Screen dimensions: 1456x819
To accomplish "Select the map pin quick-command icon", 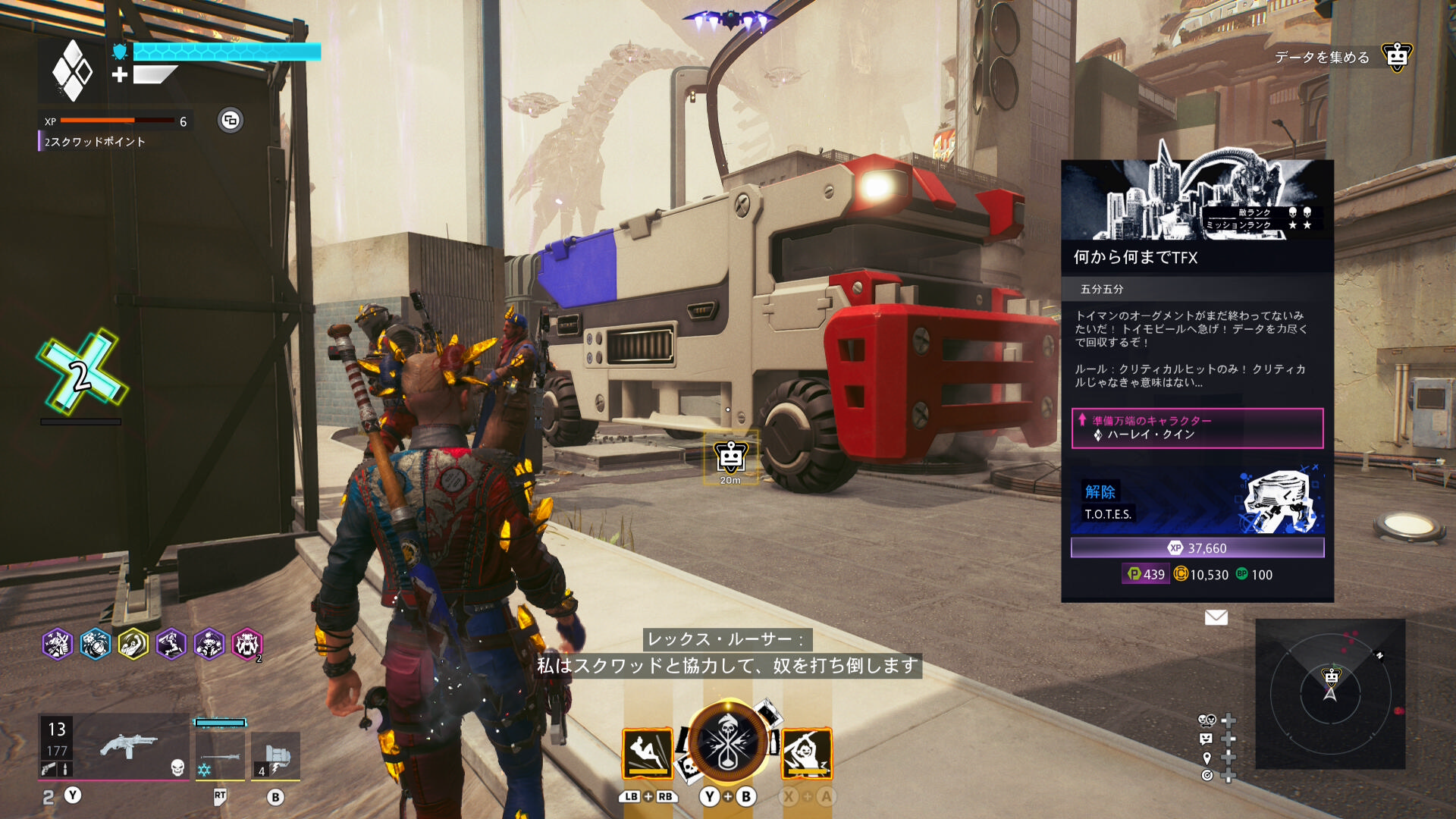I will (1207, 758).
